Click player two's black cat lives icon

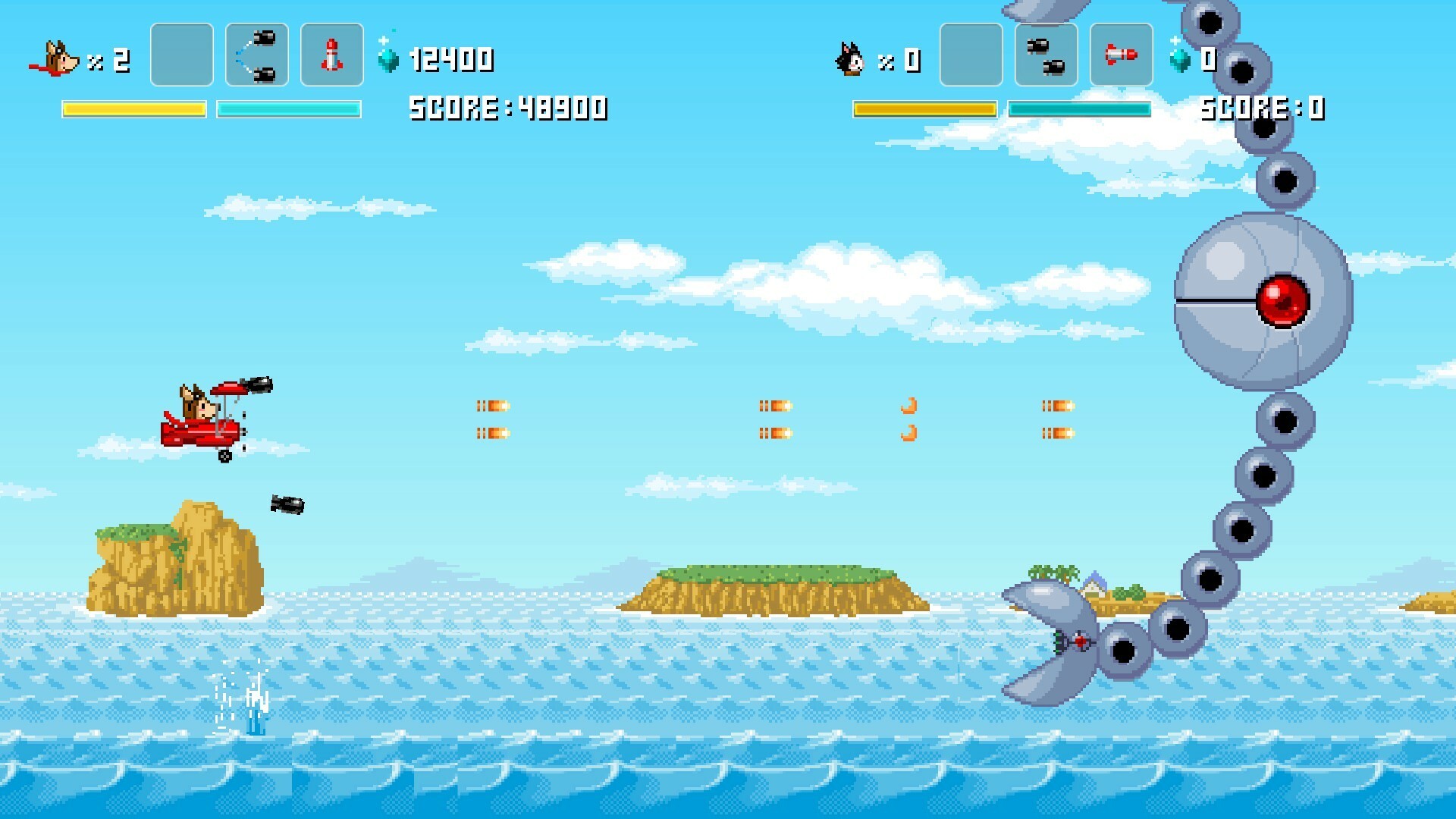click(x=850, y=58)
